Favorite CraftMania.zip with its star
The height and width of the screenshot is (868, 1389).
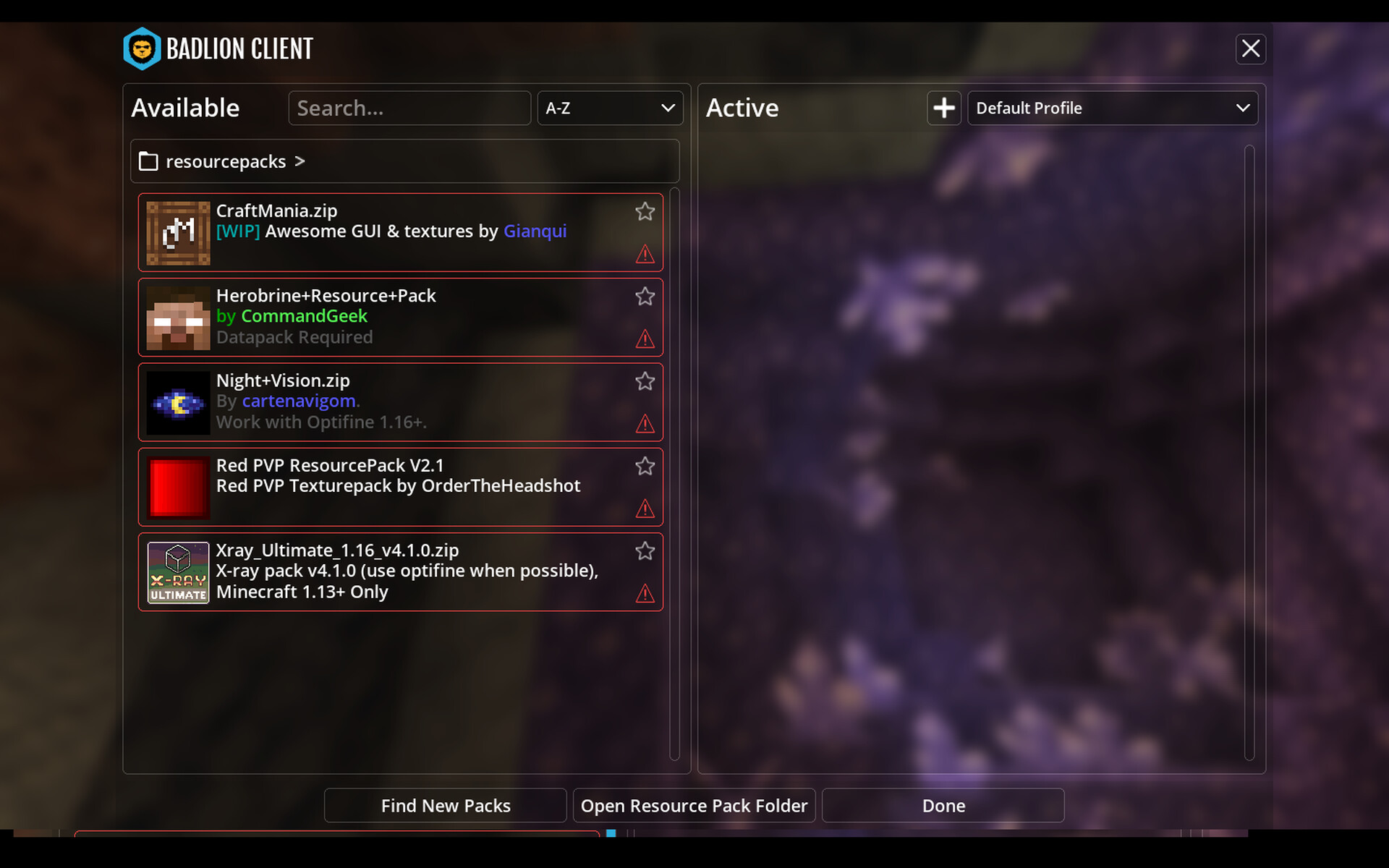click(x=645, y=212)
